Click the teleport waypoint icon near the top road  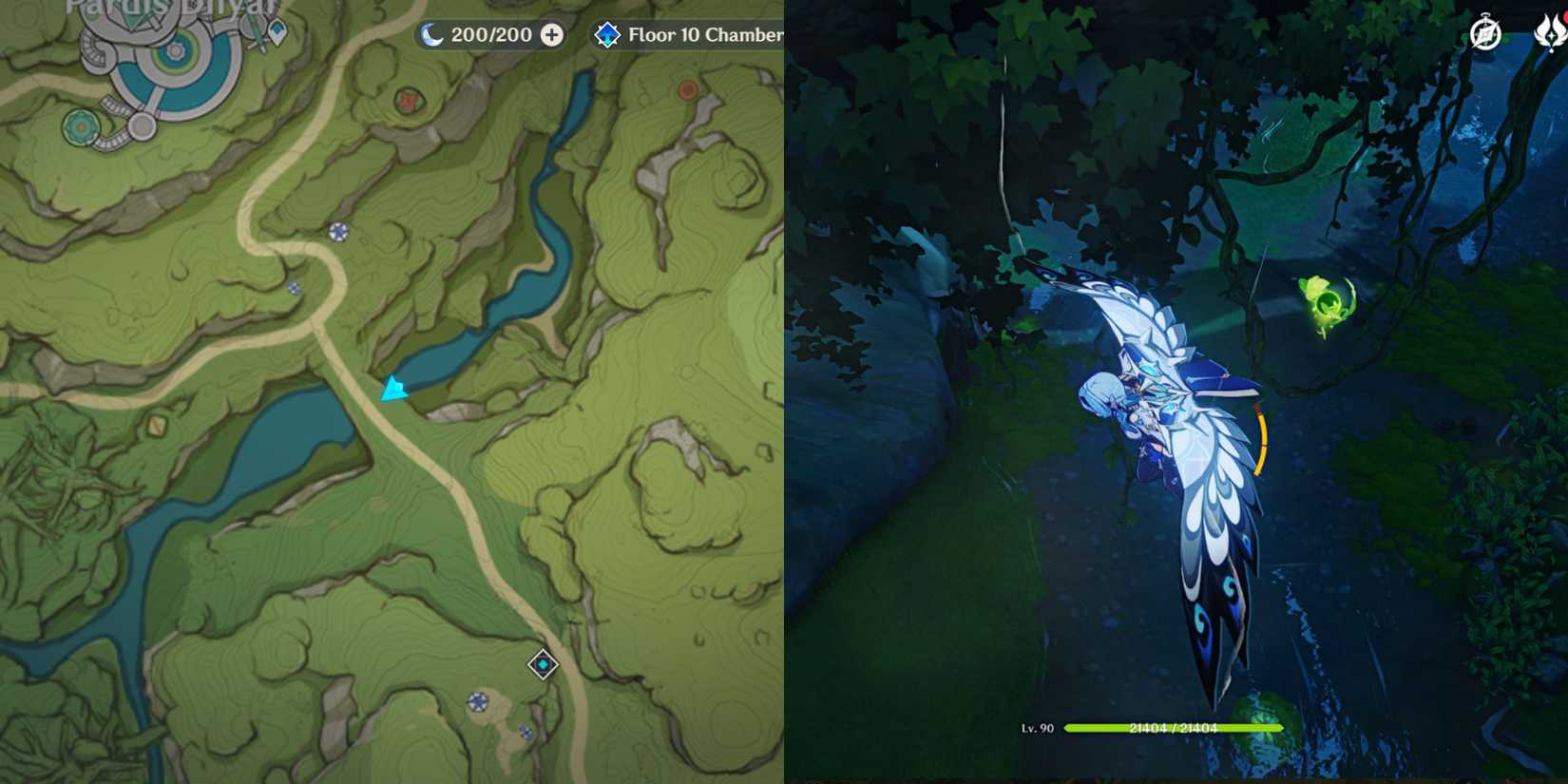click(337, 231)
